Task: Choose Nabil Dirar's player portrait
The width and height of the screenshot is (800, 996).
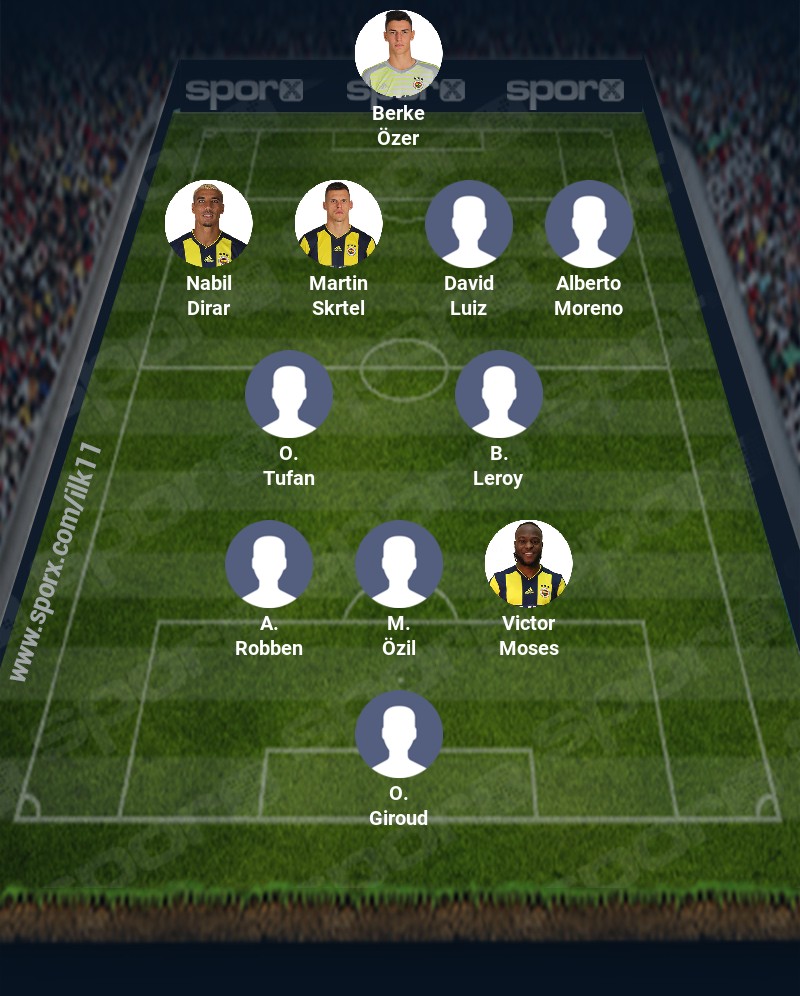Action: pos(208,223)
